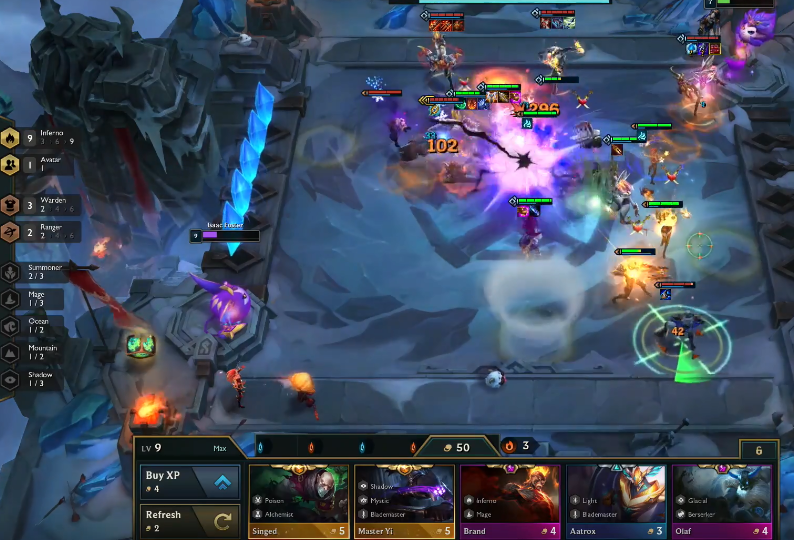Viewport: 794px width, 540px height.
Task: Buy XP for 4 gold
Action: point(190,481)
